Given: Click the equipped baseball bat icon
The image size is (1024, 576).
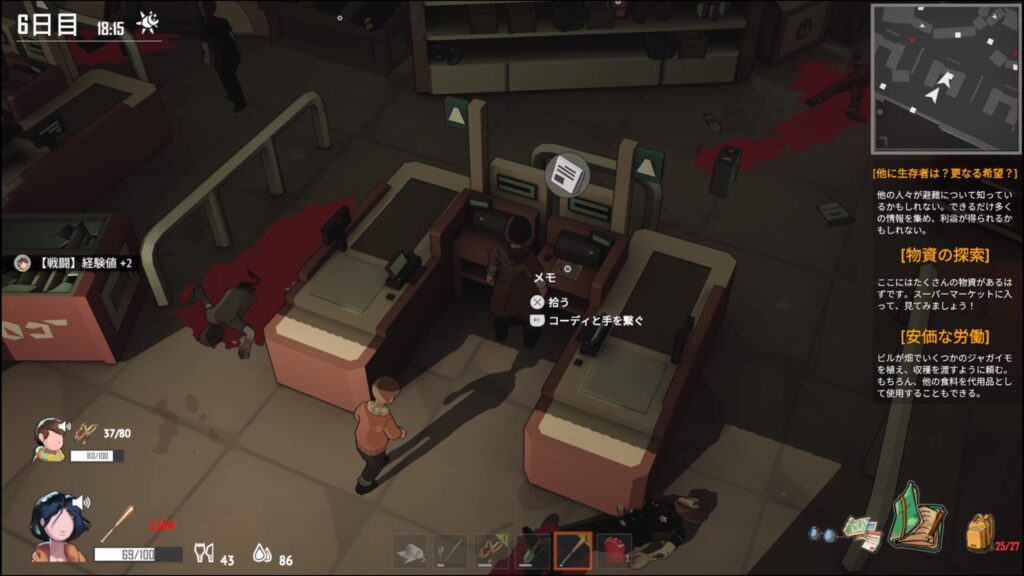Looking at the screenshot, I should pyautogui.click(x=116, y=523).
